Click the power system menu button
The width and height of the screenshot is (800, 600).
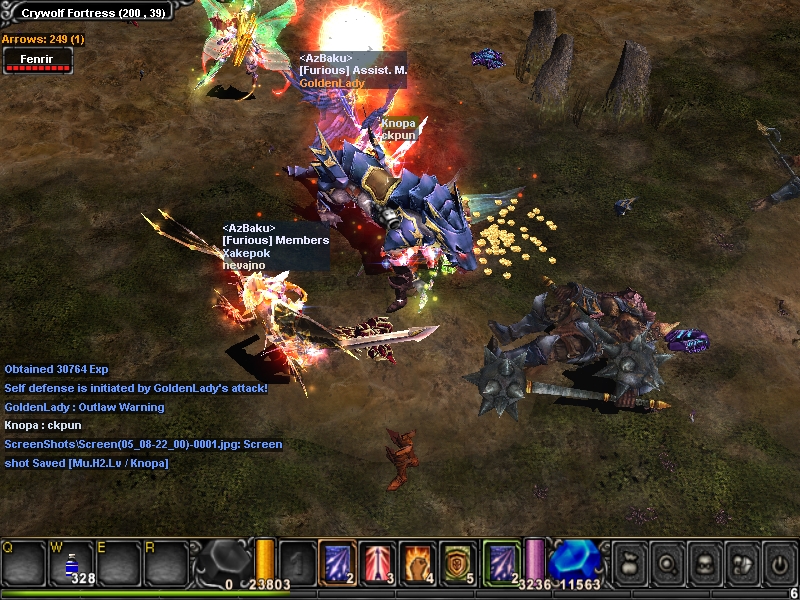[x=779, y=562]
